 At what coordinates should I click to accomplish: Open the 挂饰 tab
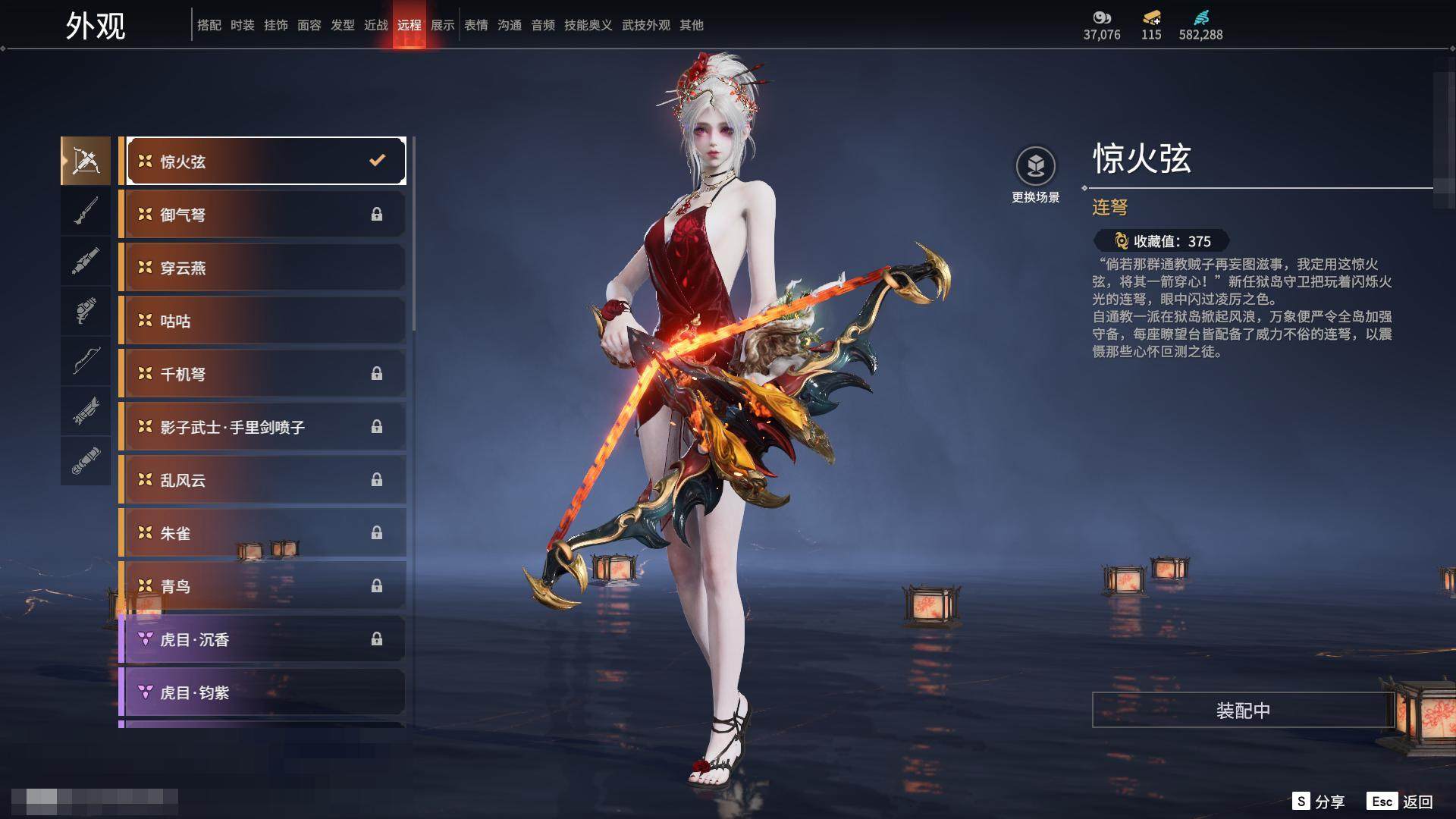click(276, 25)
